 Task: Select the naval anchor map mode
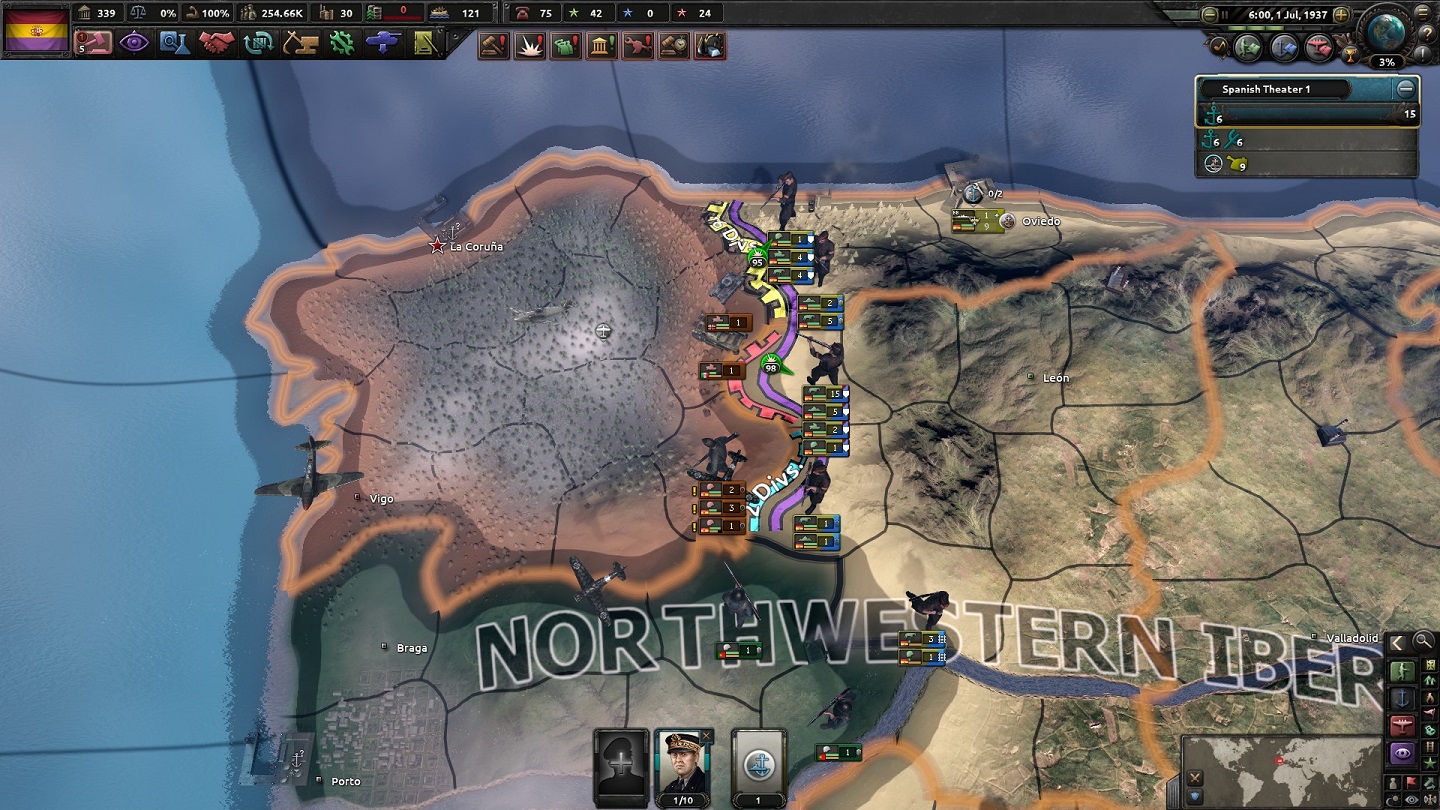pos(1401,699)
